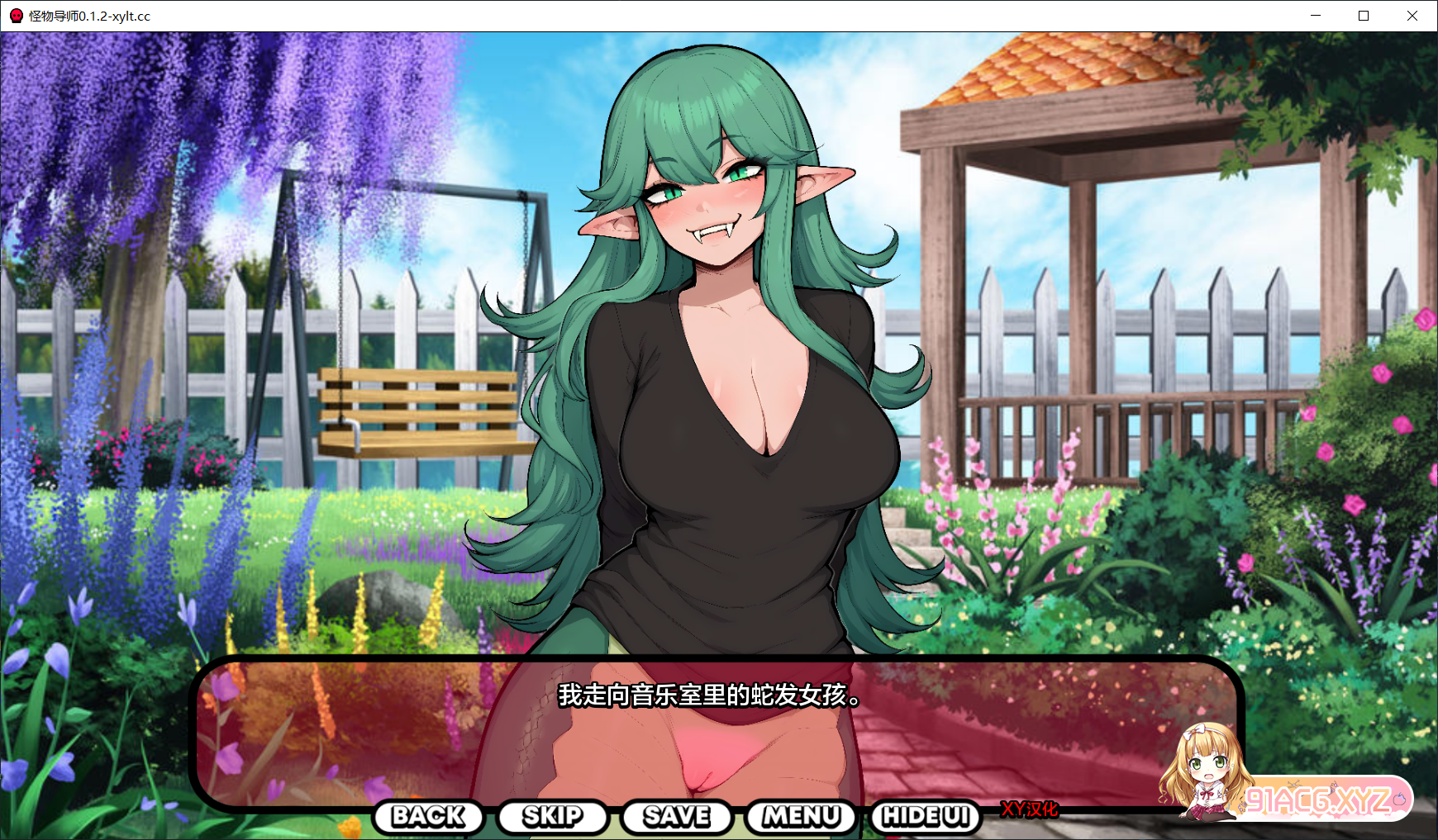Open the game MENU
The image size is (1438, 840).
[x=799, y=817]
